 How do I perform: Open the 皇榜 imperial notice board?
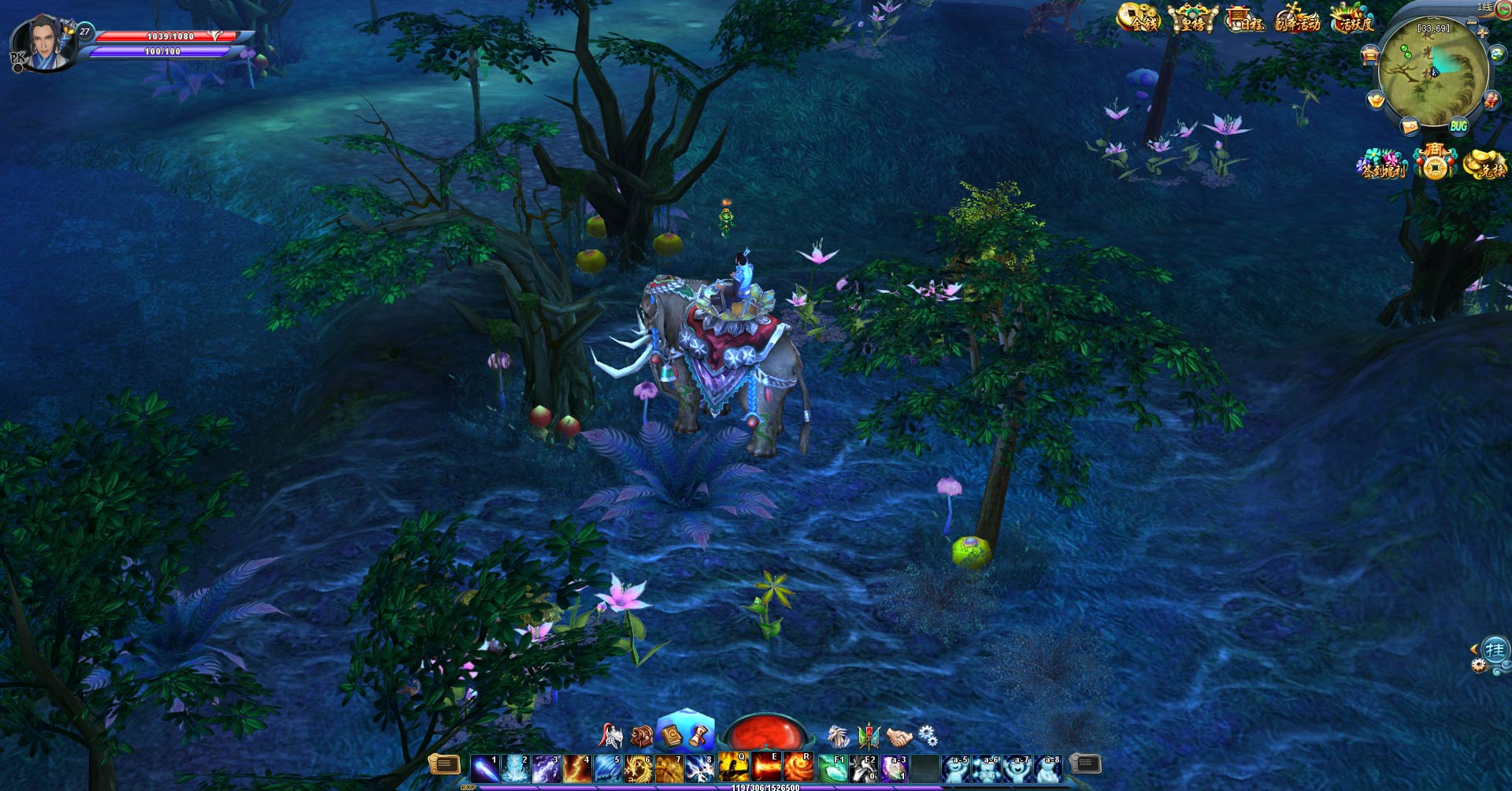pos(1192,18)
